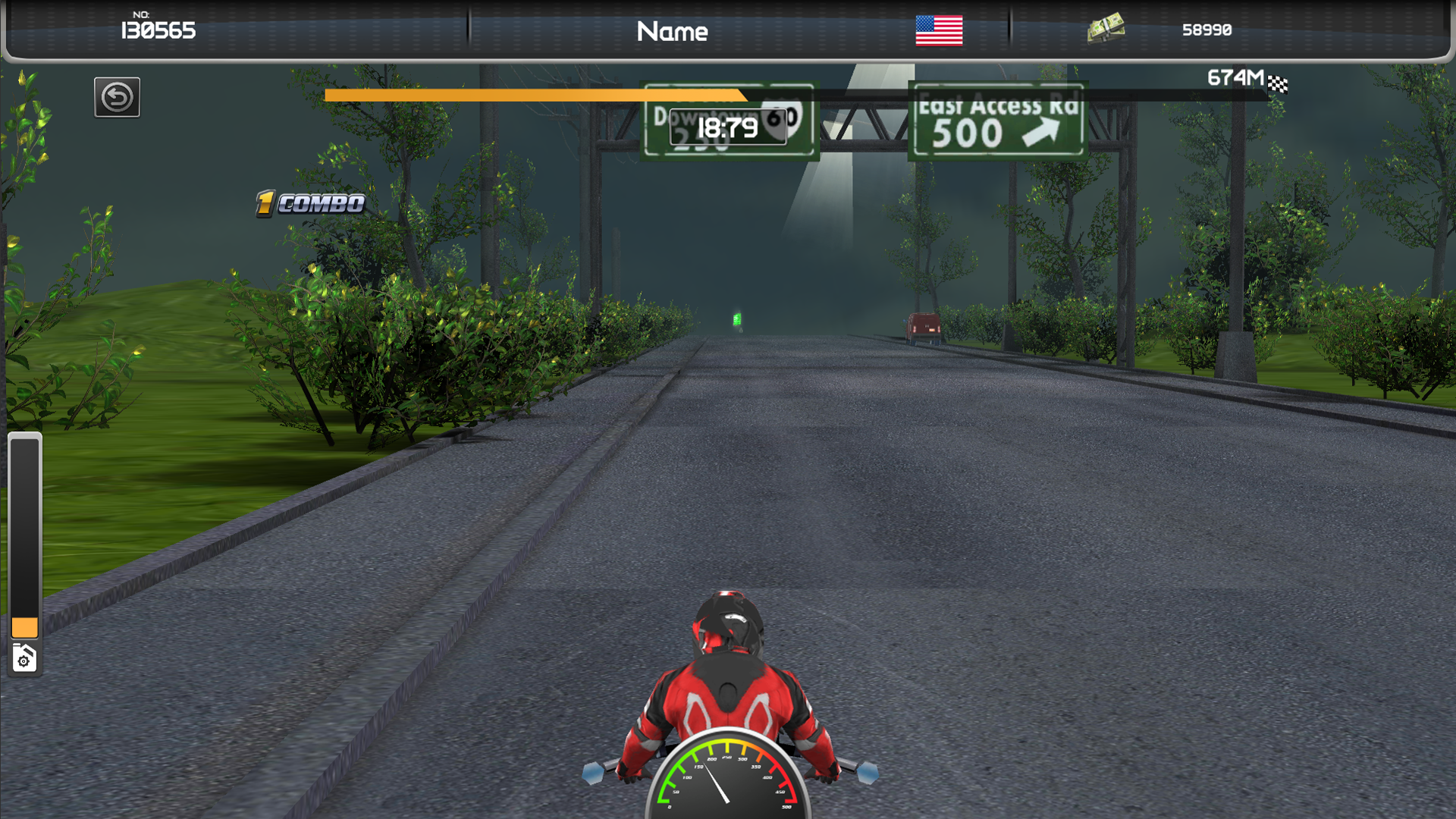1456x819 pixels.
Task: Select the fuel canister icon below the nitro gauge
Action: (x=25, y=657)
